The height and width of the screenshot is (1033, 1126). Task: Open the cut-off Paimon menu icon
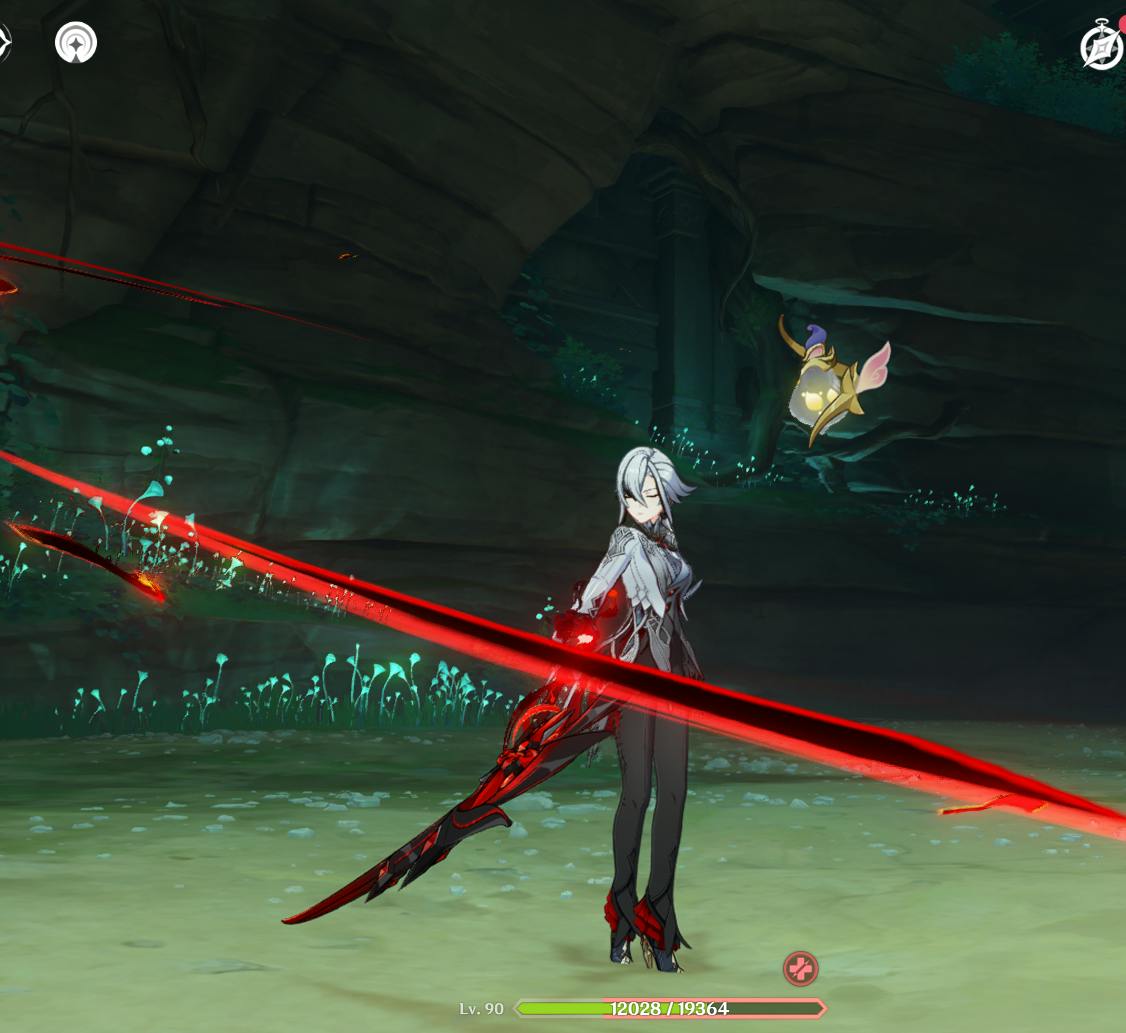point(3,42)
